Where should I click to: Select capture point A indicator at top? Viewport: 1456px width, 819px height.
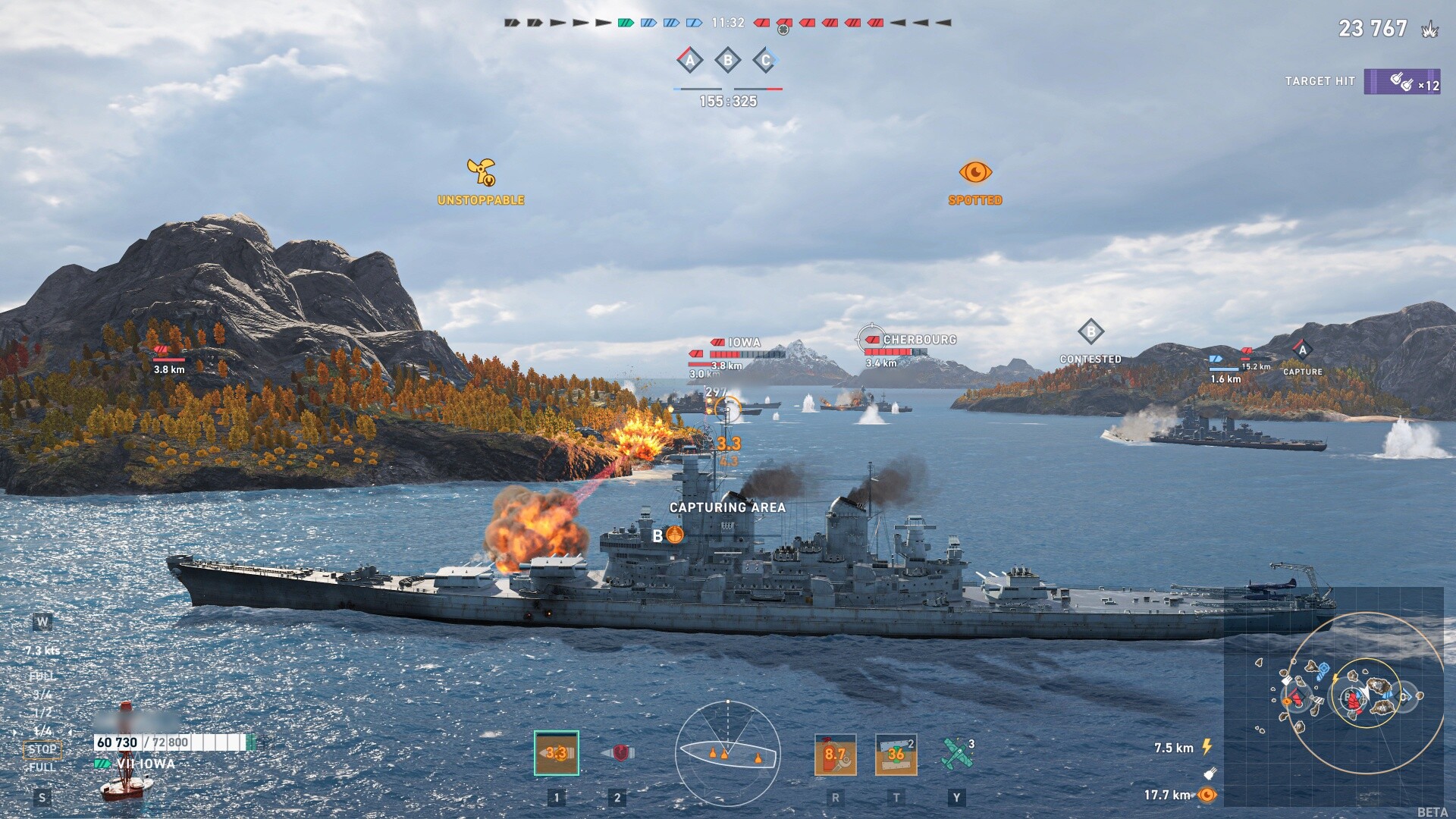(x=689, y=60)
